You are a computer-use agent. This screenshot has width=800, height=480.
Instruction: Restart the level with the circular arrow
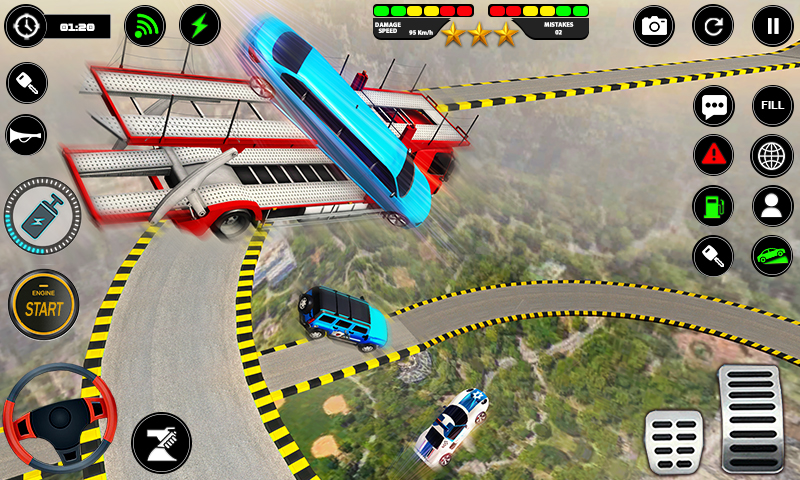(713, 26)
